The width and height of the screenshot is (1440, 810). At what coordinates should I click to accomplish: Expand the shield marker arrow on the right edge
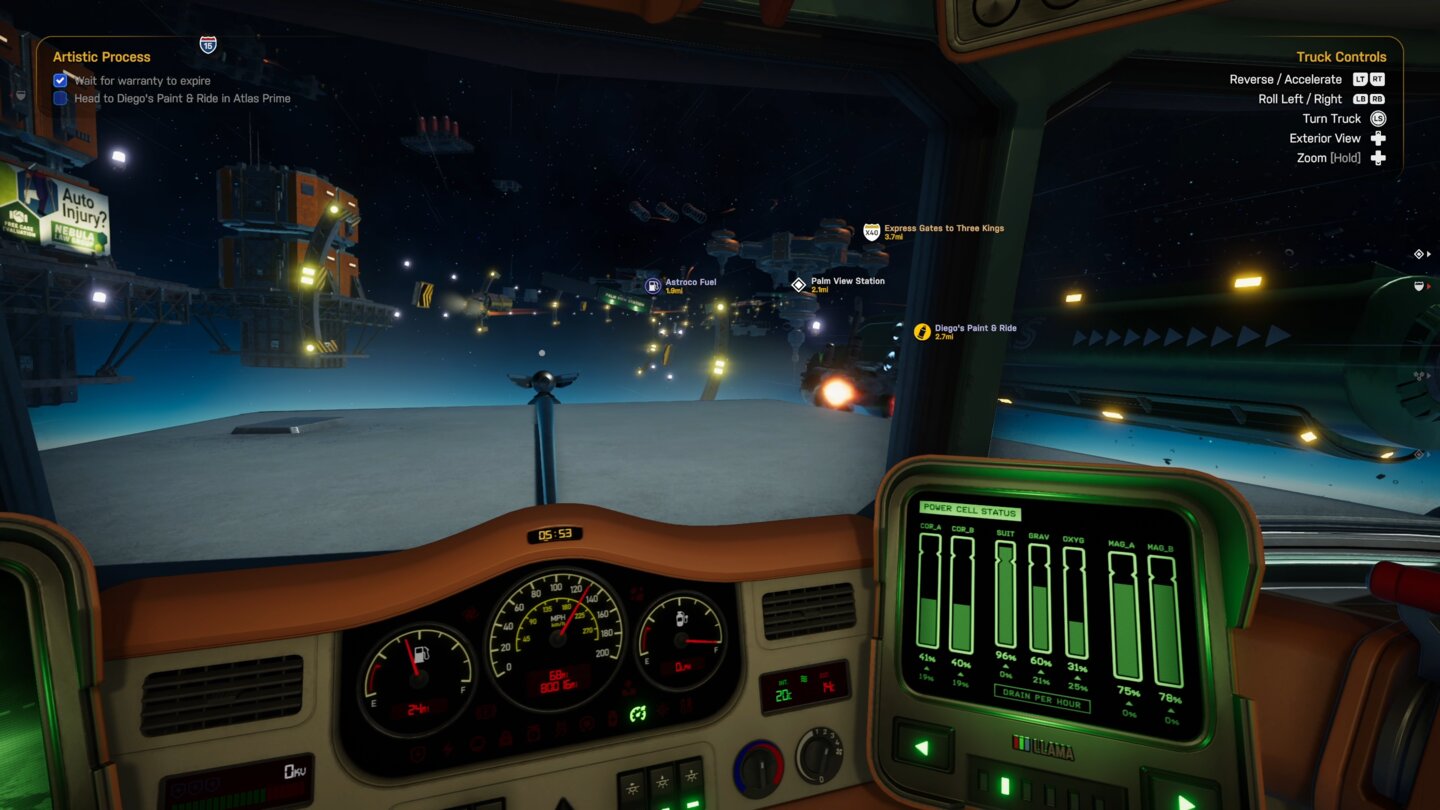1429,286
